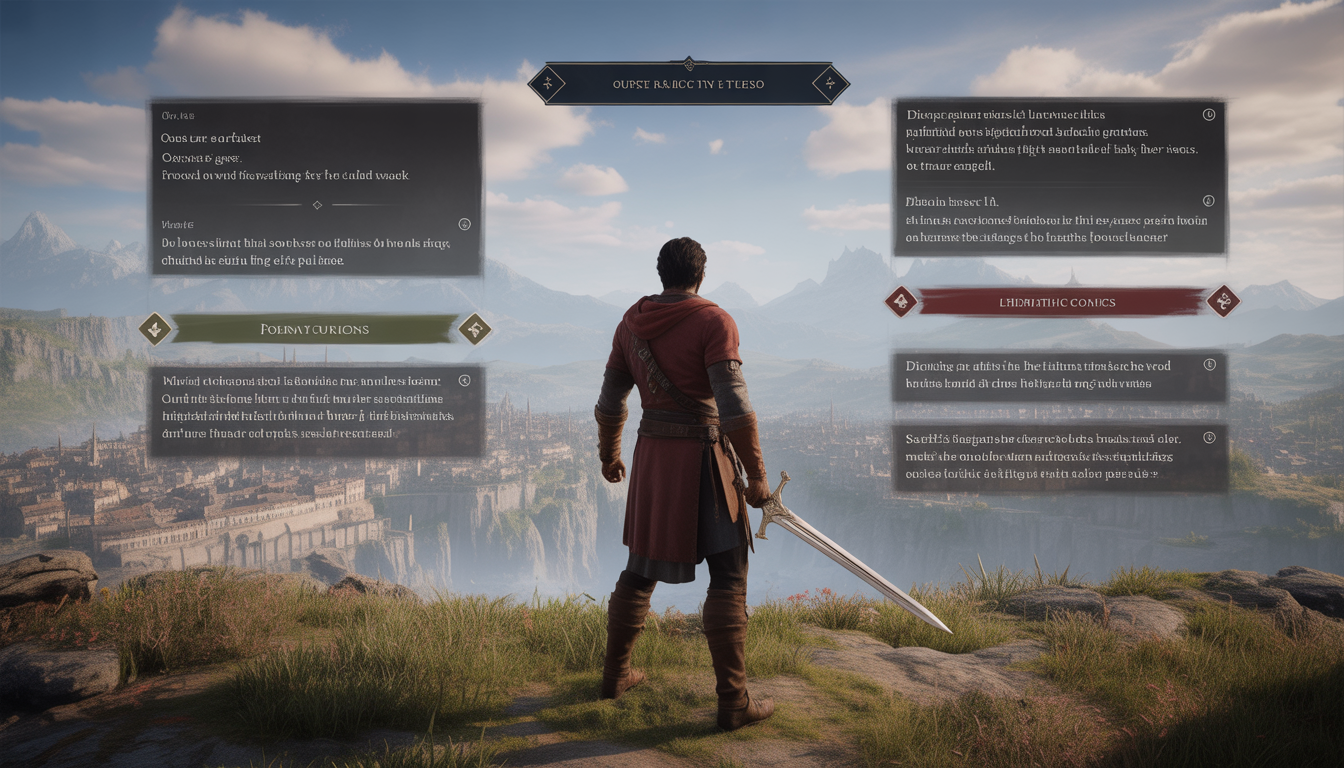This screenshot has height=768, width=1344.
Task: Click the diamond icon left of the green banner
Action: pos(155,329)
